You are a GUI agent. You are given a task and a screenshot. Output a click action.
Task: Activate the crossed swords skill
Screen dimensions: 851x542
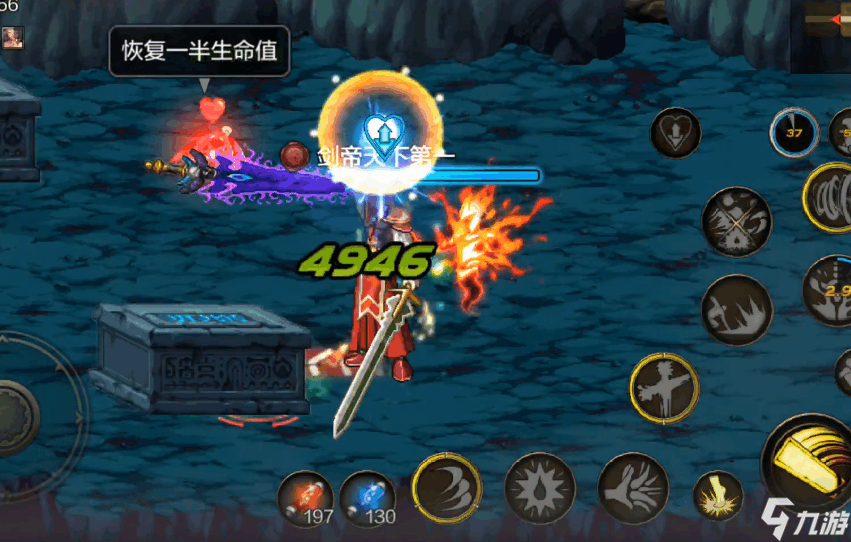[736, 222]
